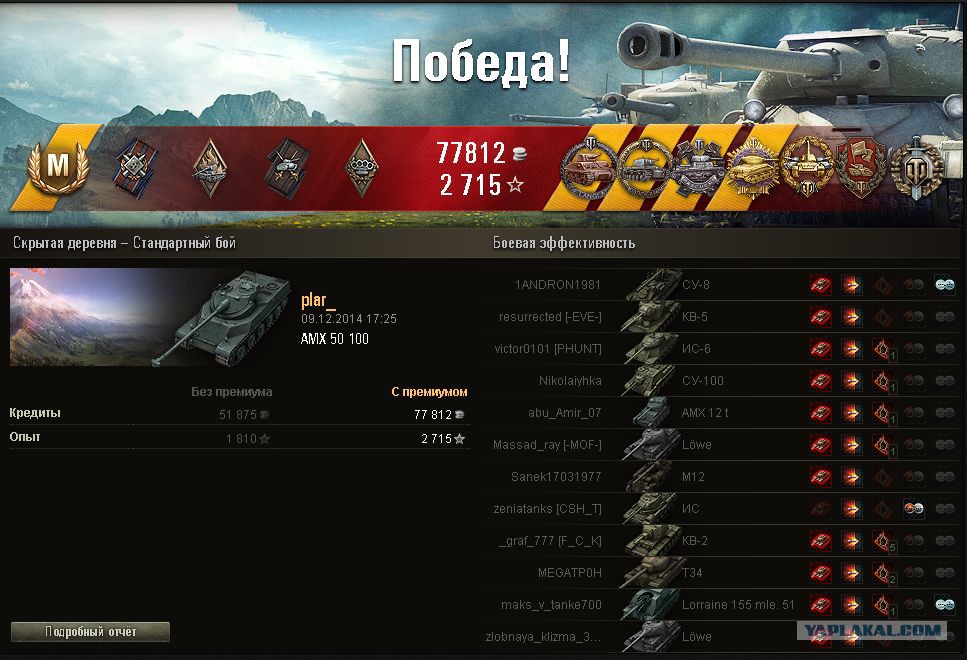Click the _graf_777 [F_C_K] КВ-2 row

pos(550,541)
